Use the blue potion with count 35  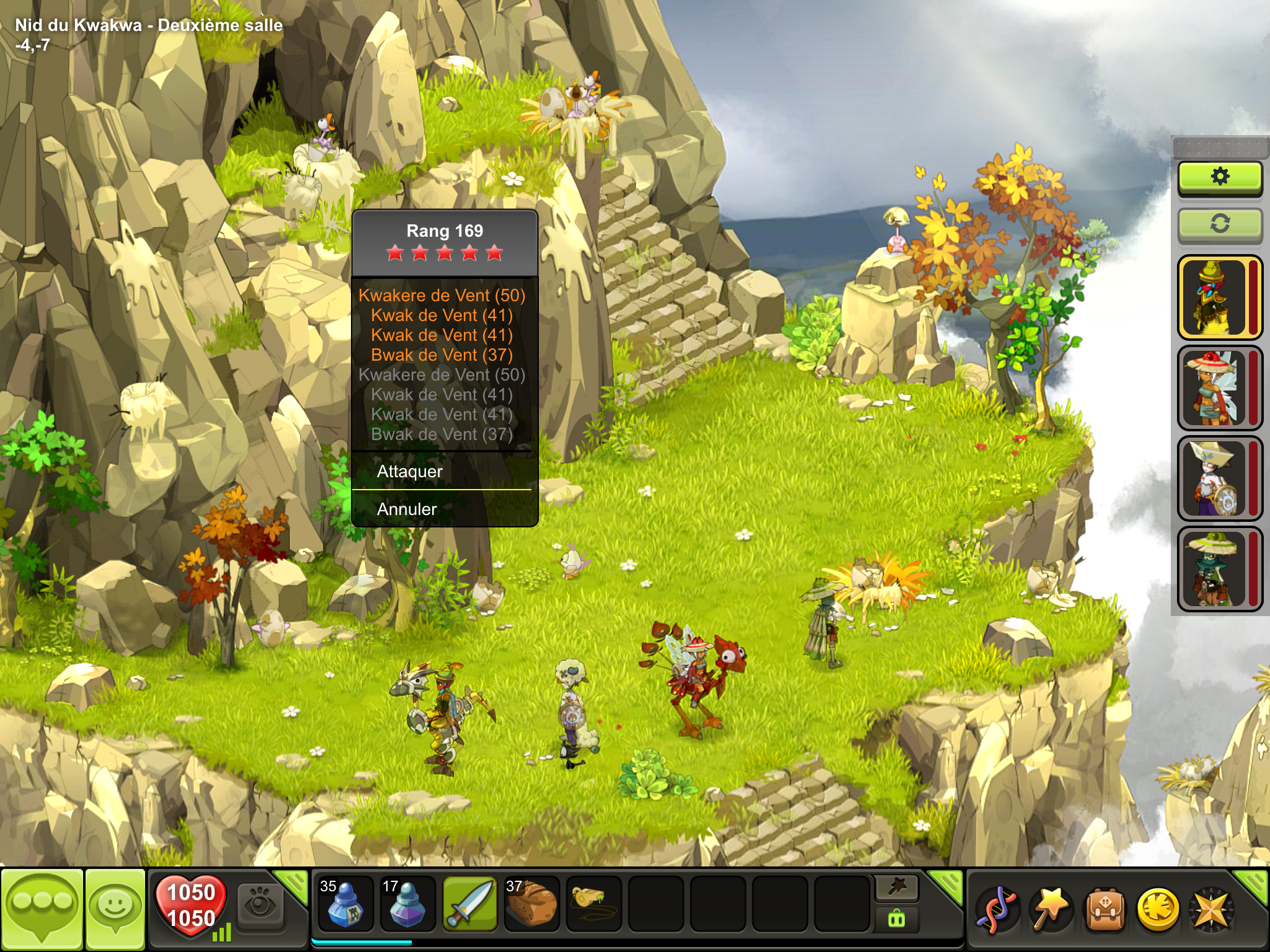click(x=345, y=904)
